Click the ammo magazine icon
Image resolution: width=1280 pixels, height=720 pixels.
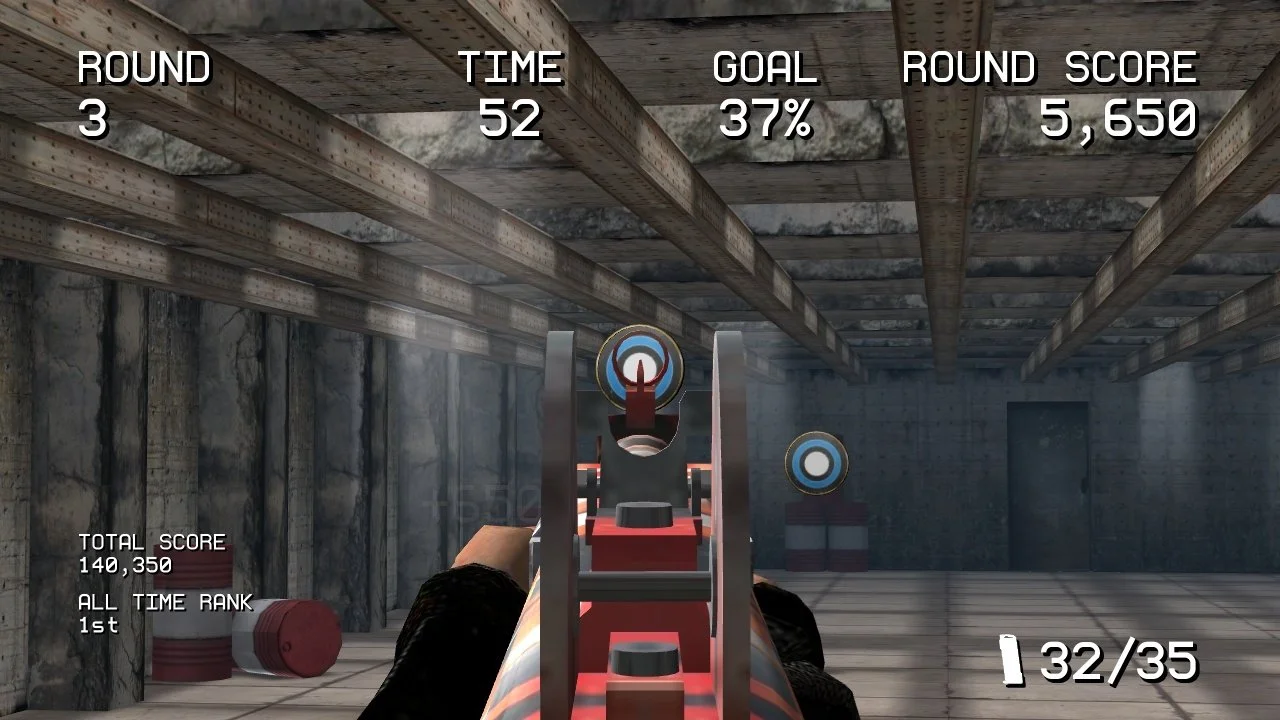[x=1013, y=660]
